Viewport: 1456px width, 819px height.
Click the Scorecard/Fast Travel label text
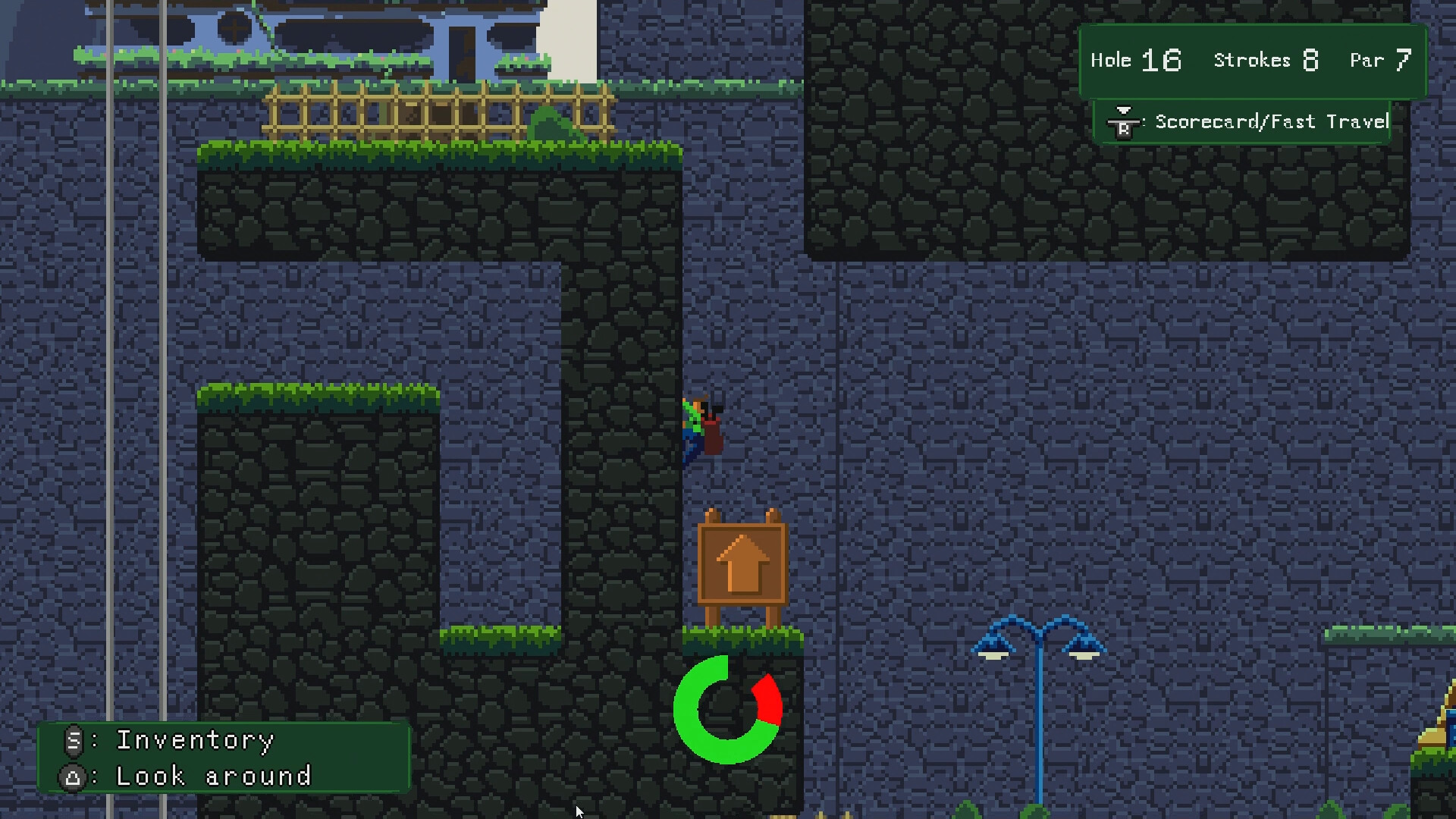click(x=1270, y=121)
